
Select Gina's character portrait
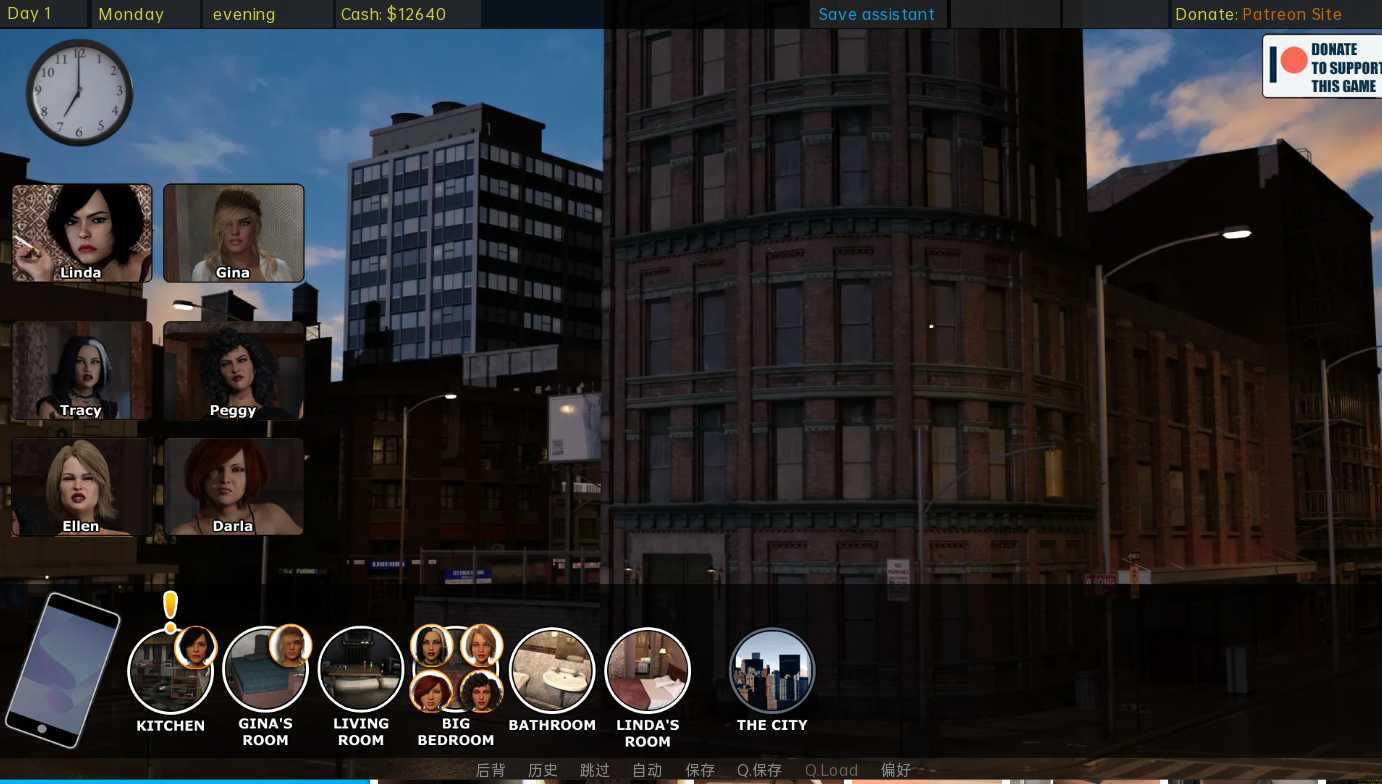tap(233, 233)
